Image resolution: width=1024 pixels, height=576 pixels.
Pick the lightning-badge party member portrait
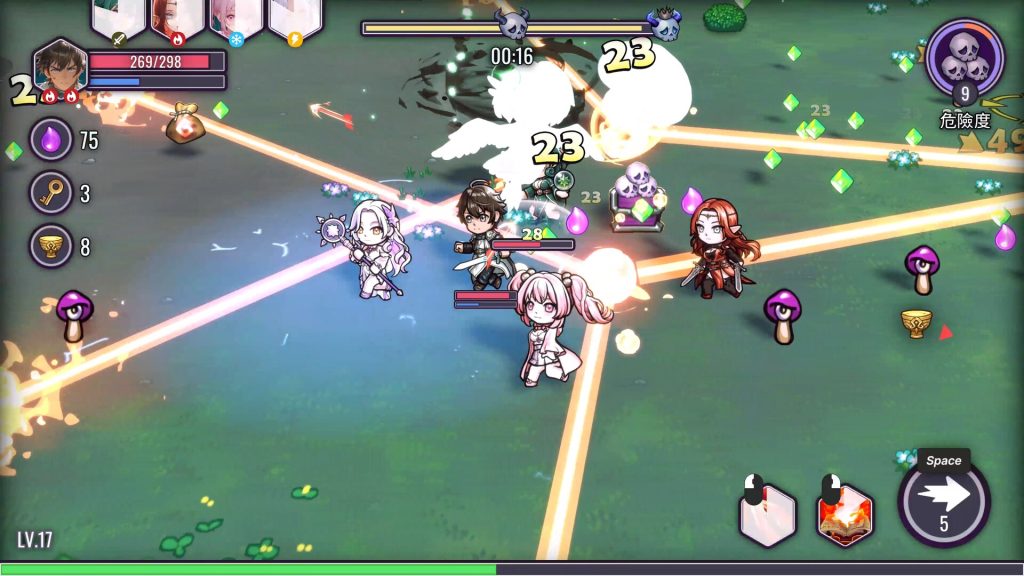coord(295,18)
